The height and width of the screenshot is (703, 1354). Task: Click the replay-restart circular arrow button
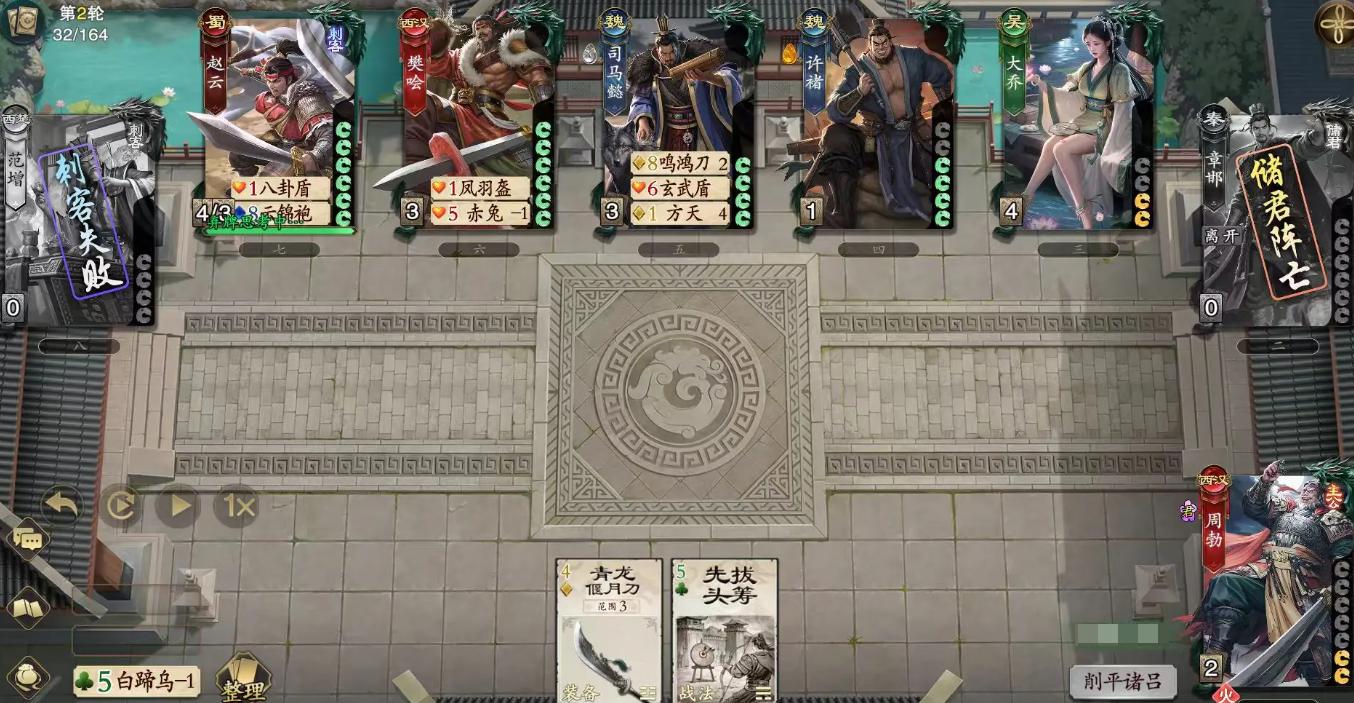pos(120,505)
